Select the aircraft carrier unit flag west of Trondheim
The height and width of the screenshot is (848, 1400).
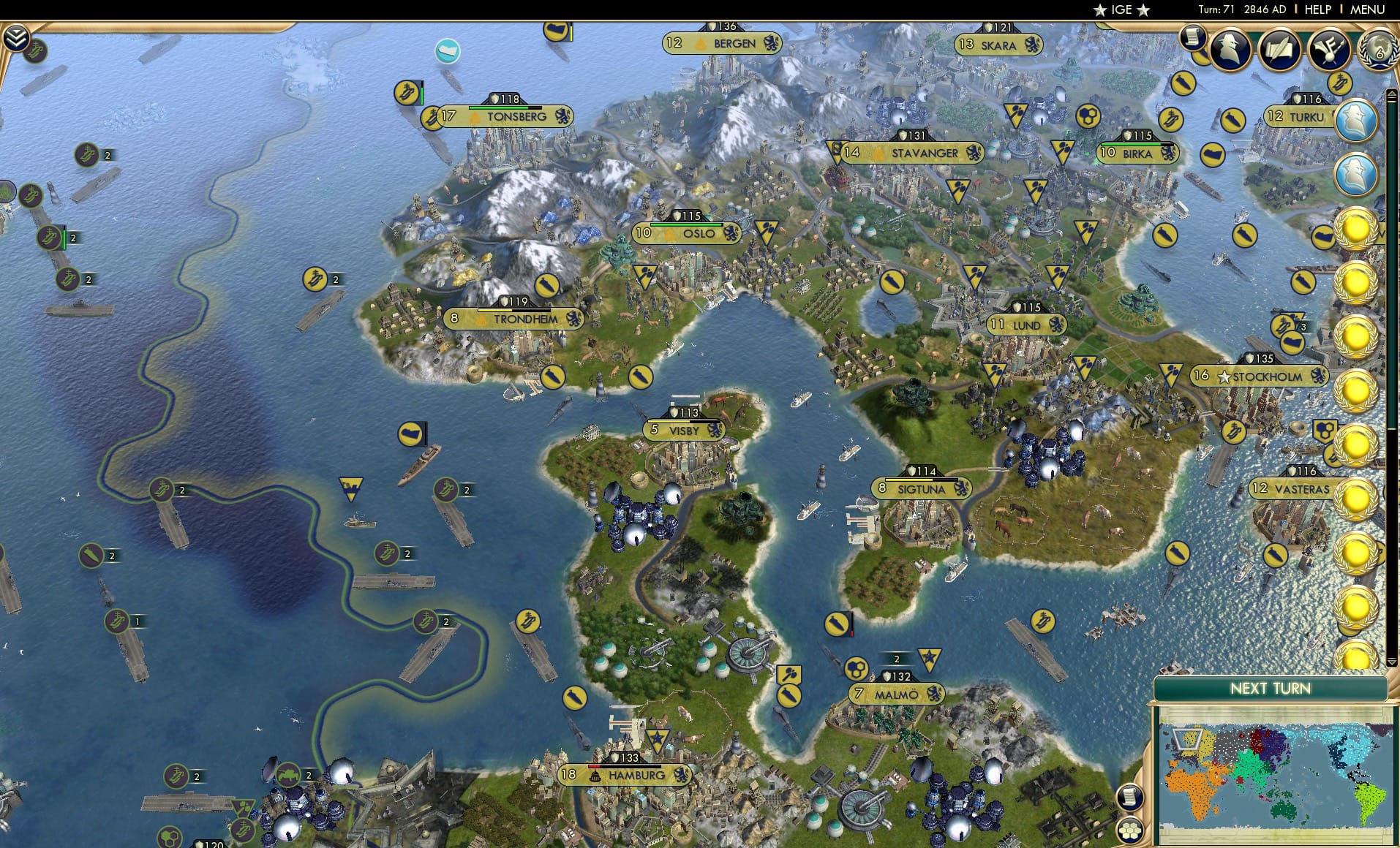coord(315,279)
